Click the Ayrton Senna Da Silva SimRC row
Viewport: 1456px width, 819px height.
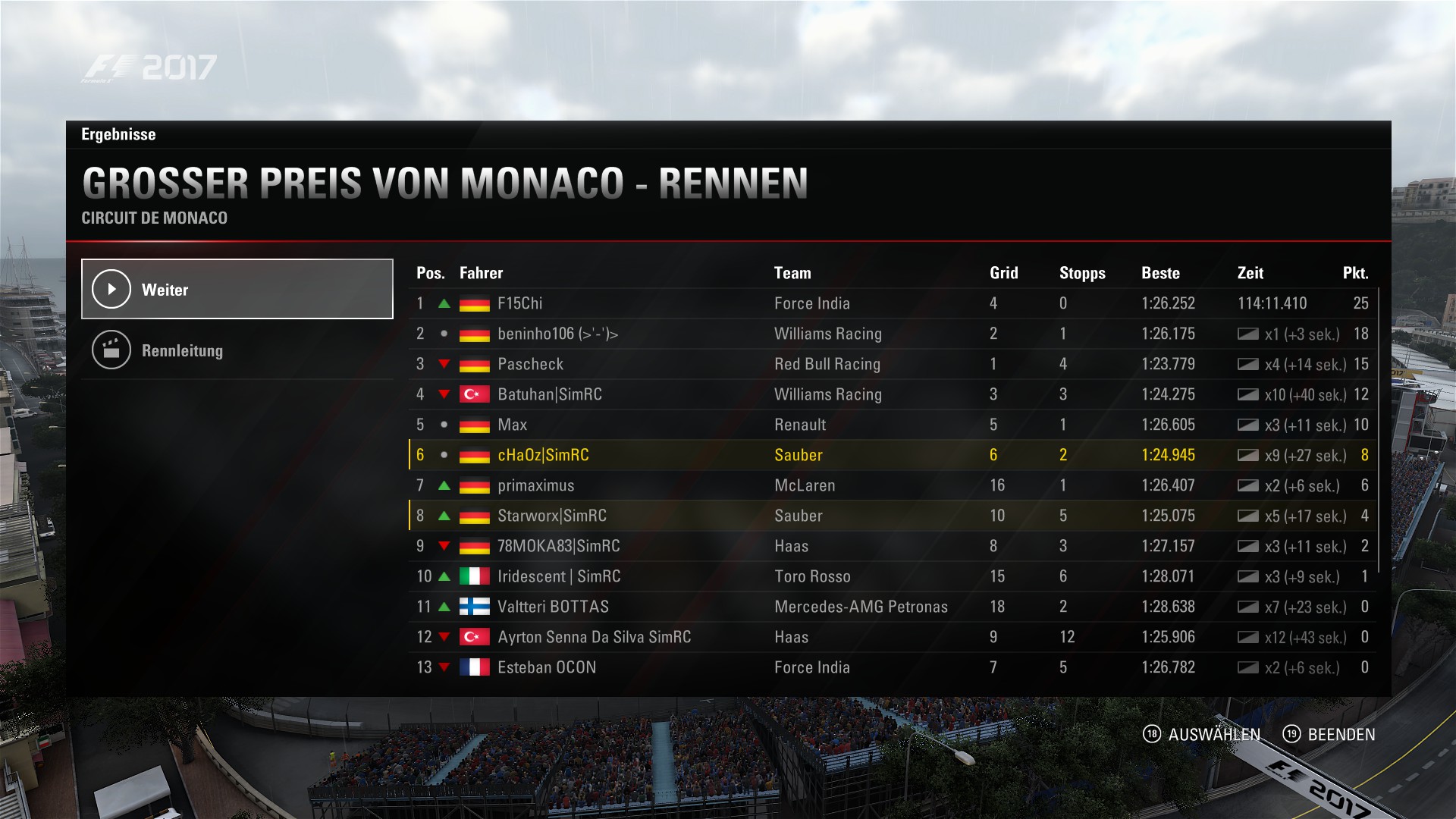click(892, 637)
